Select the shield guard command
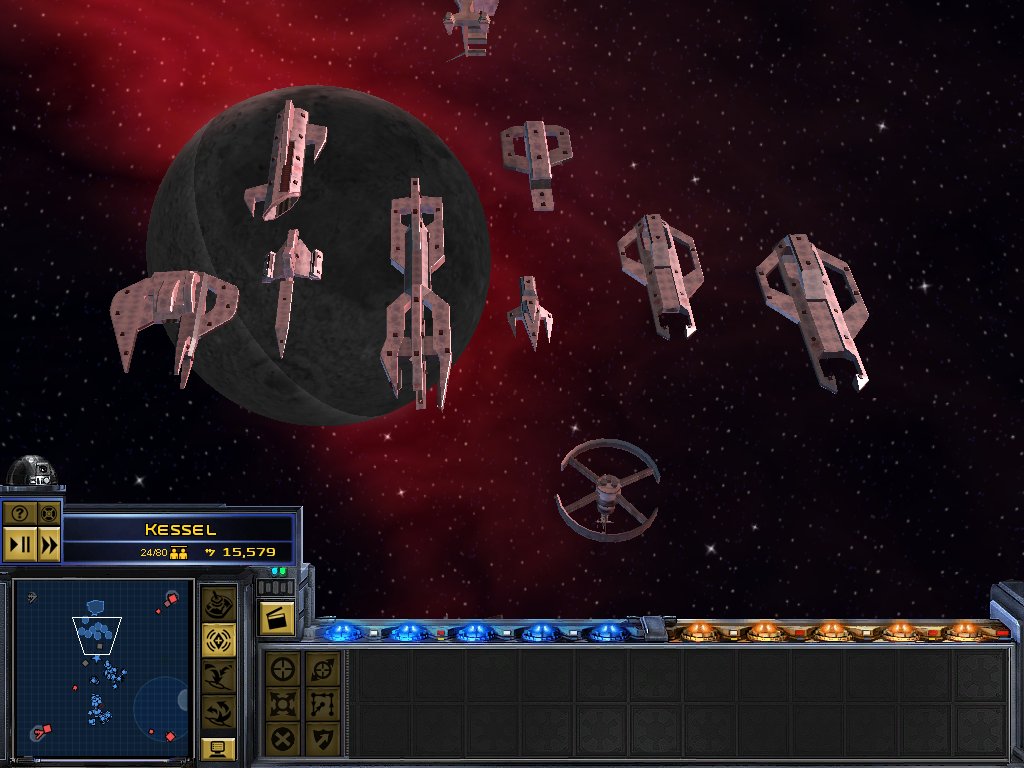Viewport: 1024px width, 768px height. (322, 738)
